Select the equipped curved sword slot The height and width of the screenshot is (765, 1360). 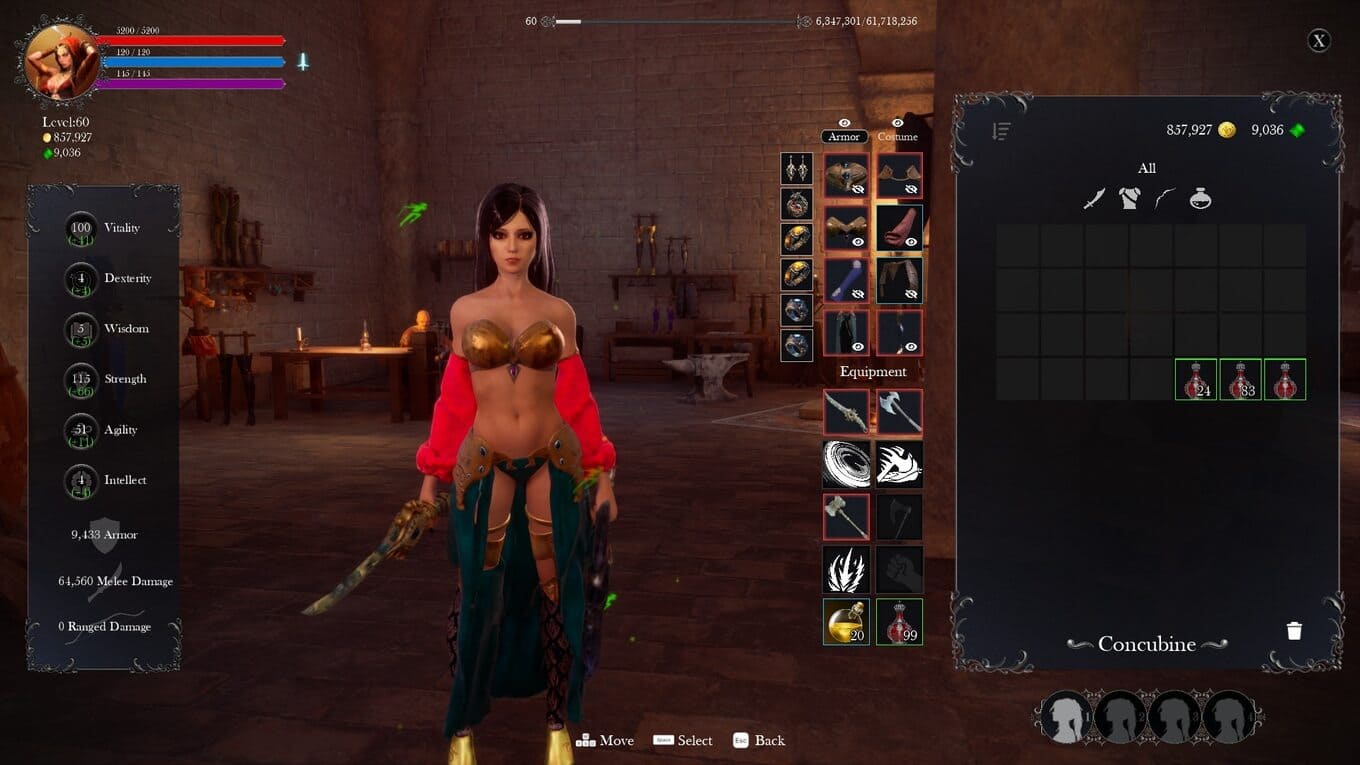pos(846,412)
